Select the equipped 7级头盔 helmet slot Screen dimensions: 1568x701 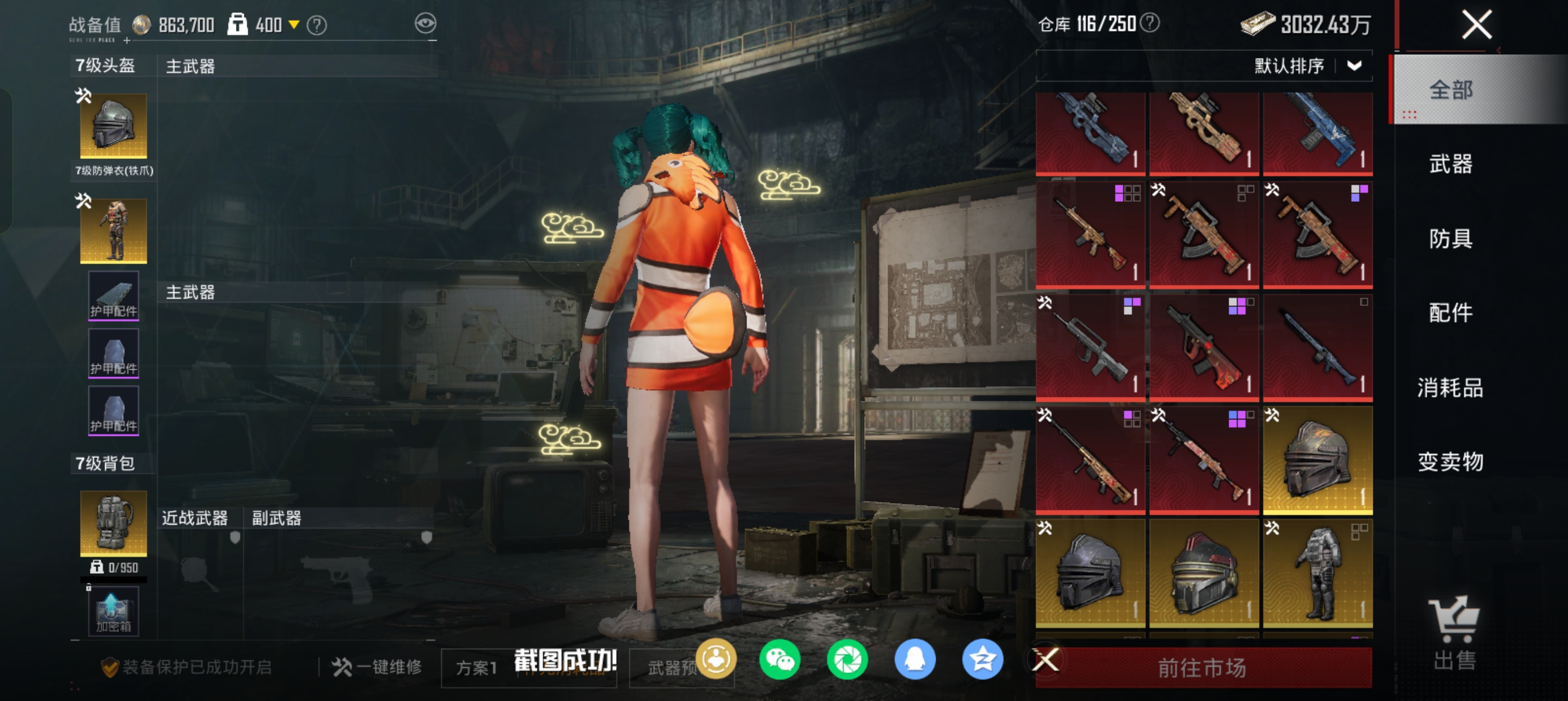[x=114, y=126]
